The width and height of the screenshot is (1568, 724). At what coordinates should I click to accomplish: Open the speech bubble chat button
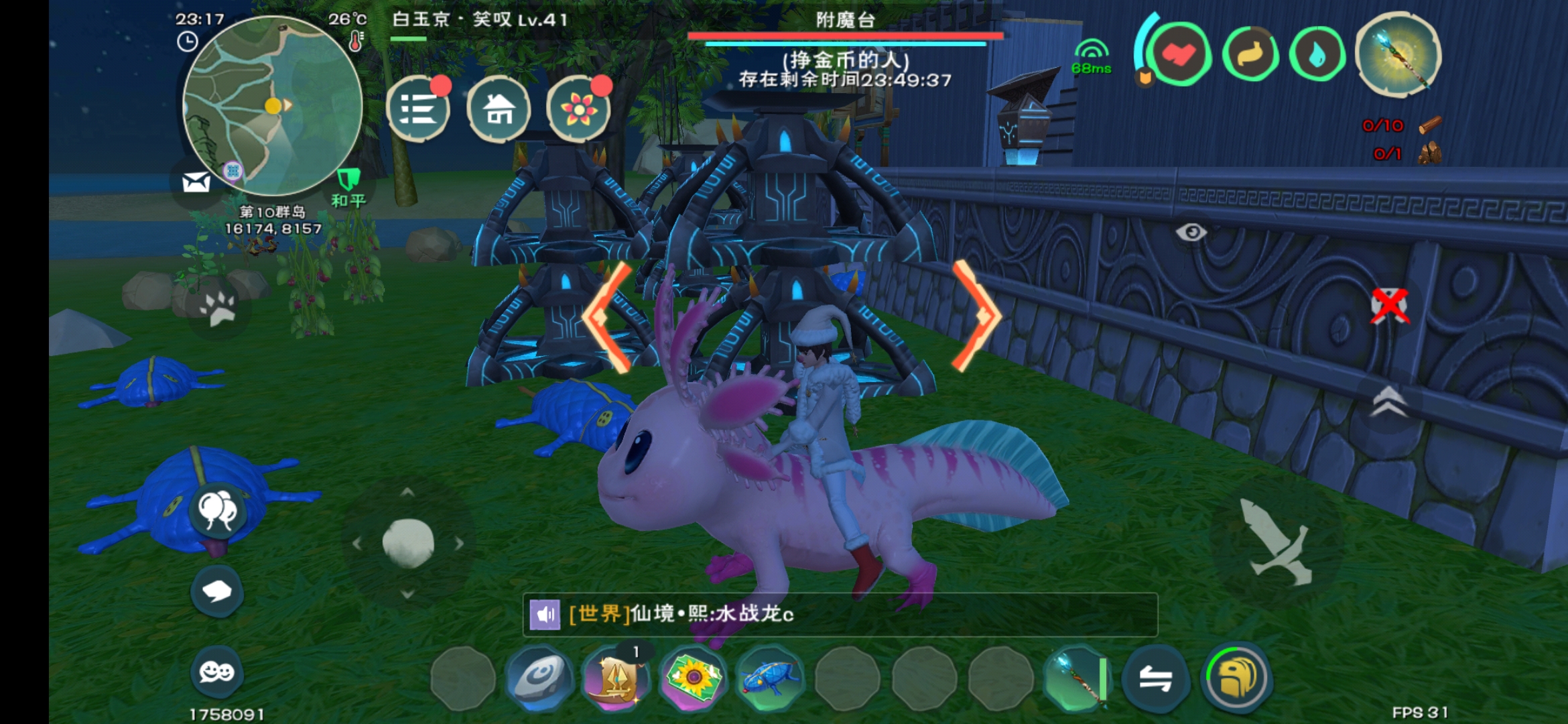217,591
